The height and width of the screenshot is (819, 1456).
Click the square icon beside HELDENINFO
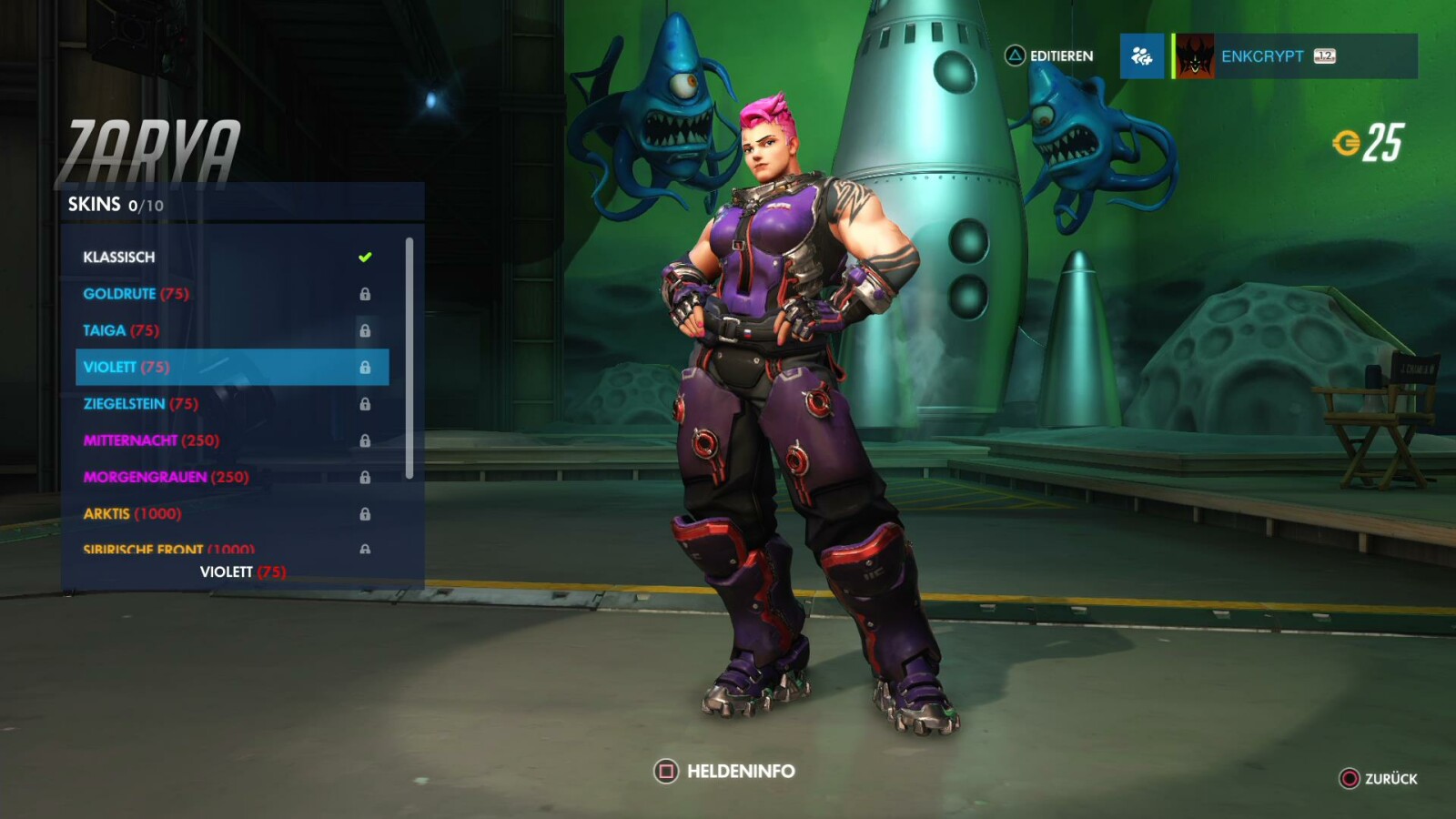tap(665, 771)
